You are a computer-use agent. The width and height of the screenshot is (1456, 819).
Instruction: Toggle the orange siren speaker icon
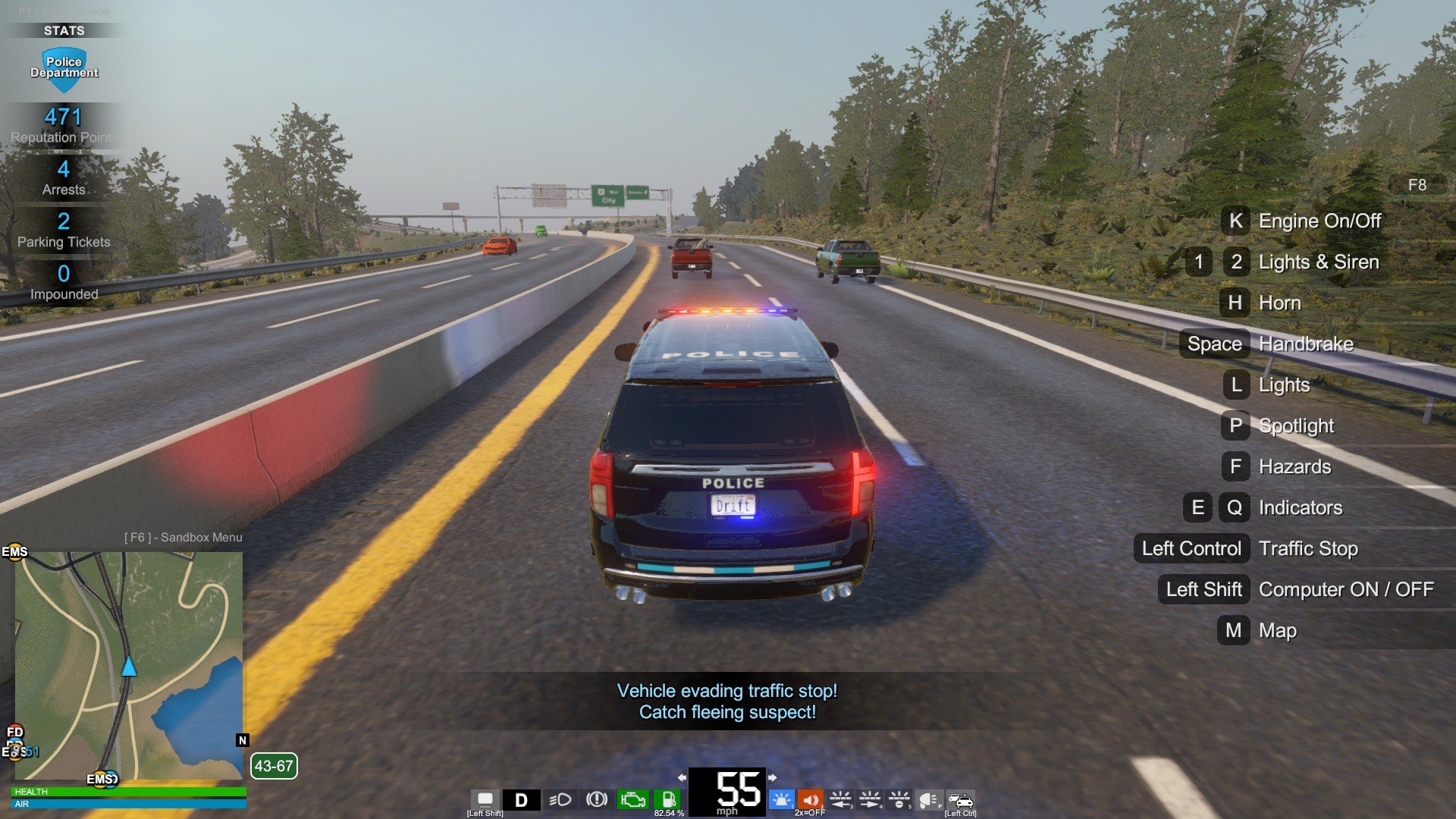[810, 800]
